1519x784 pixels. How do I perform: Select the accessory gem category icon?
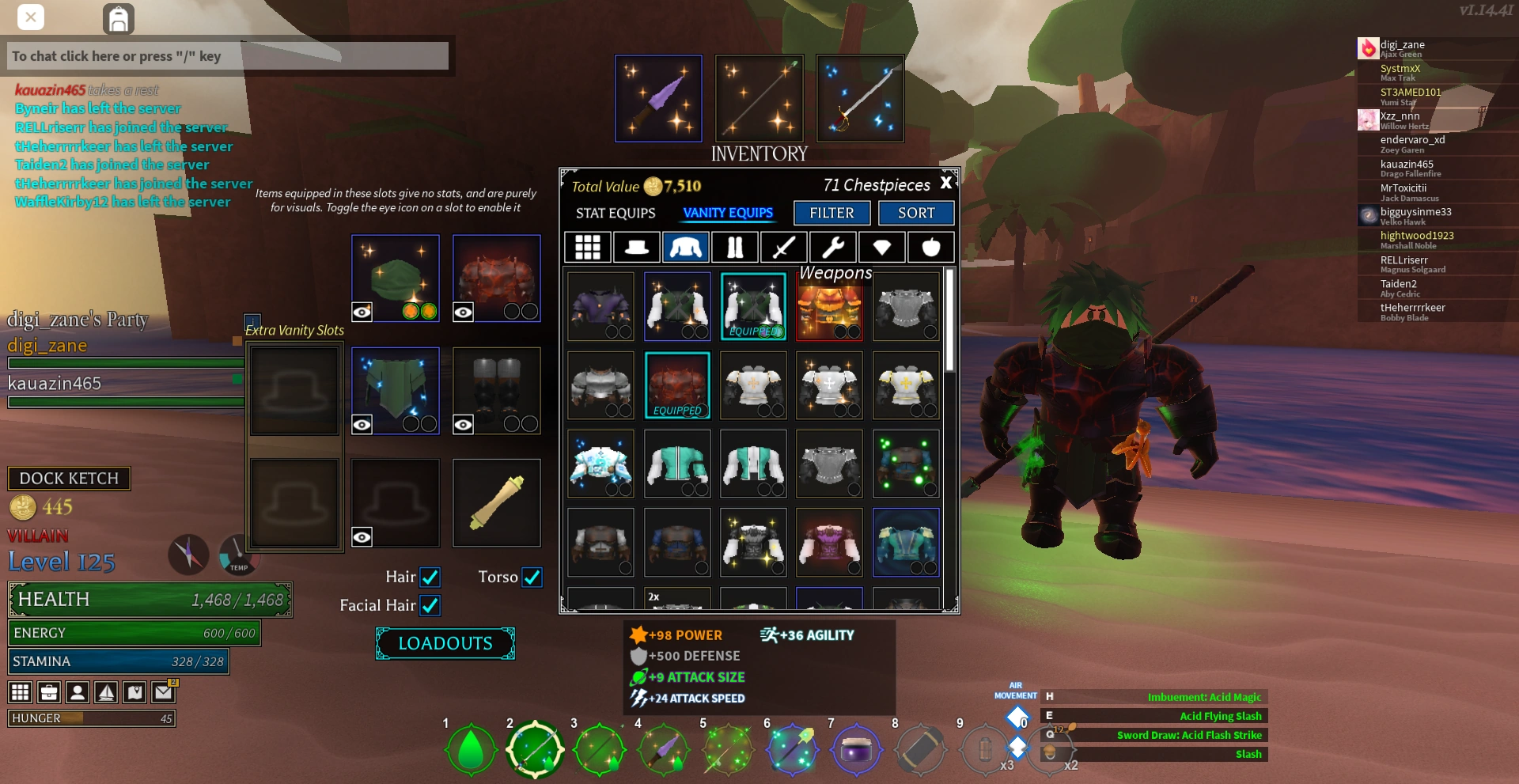coord(881,247)
